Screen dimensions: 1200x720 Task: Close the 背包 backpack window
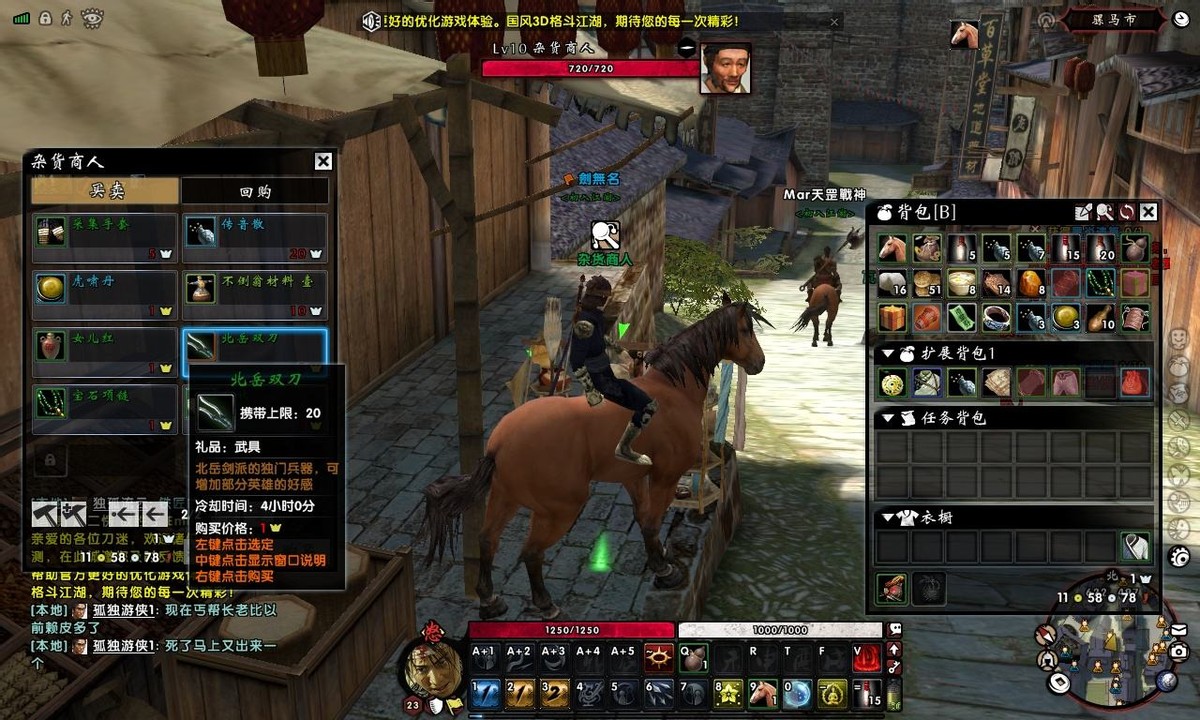click(1148, 212)
